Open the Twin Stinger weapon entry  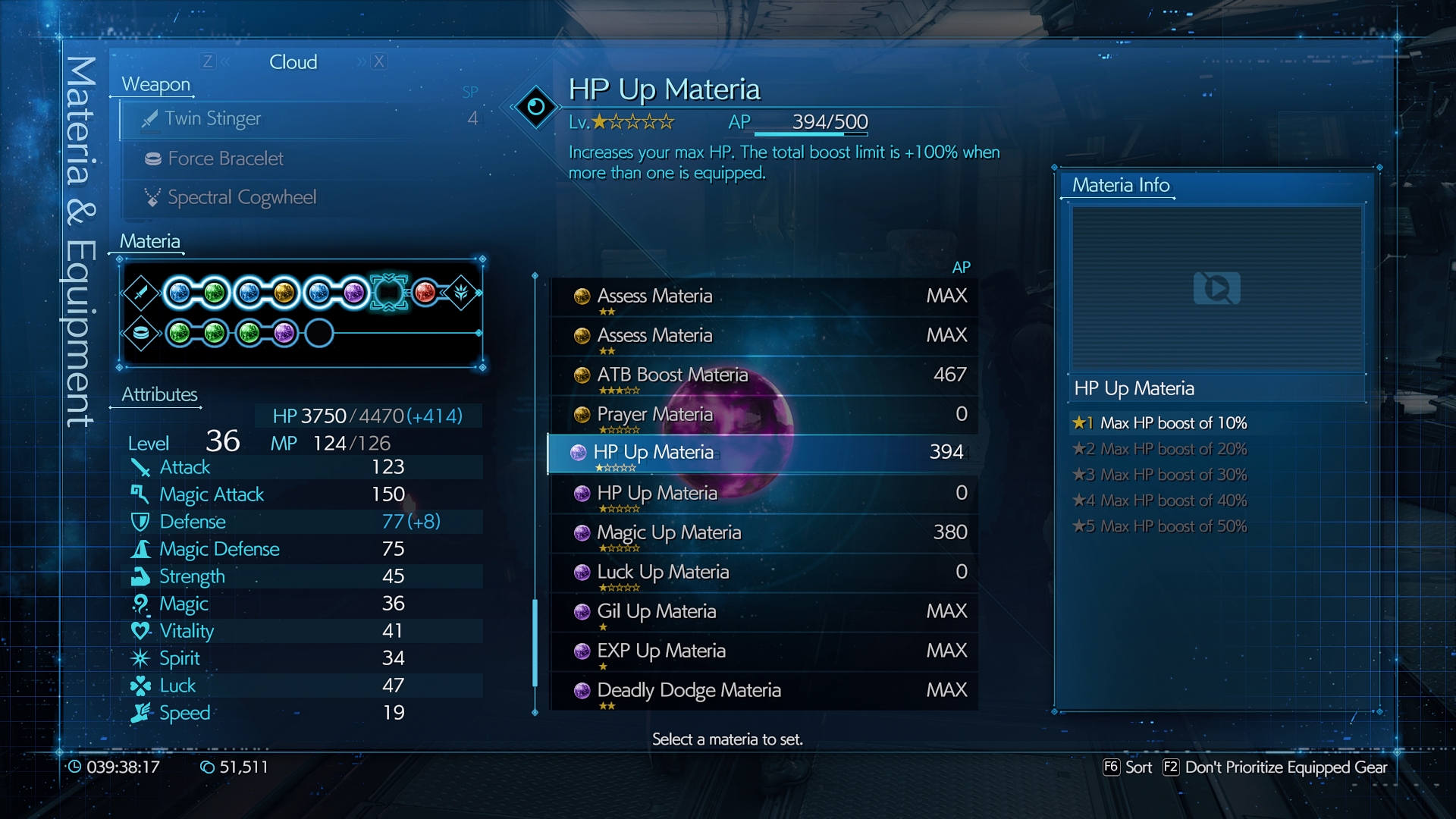(x=303, y=119)
